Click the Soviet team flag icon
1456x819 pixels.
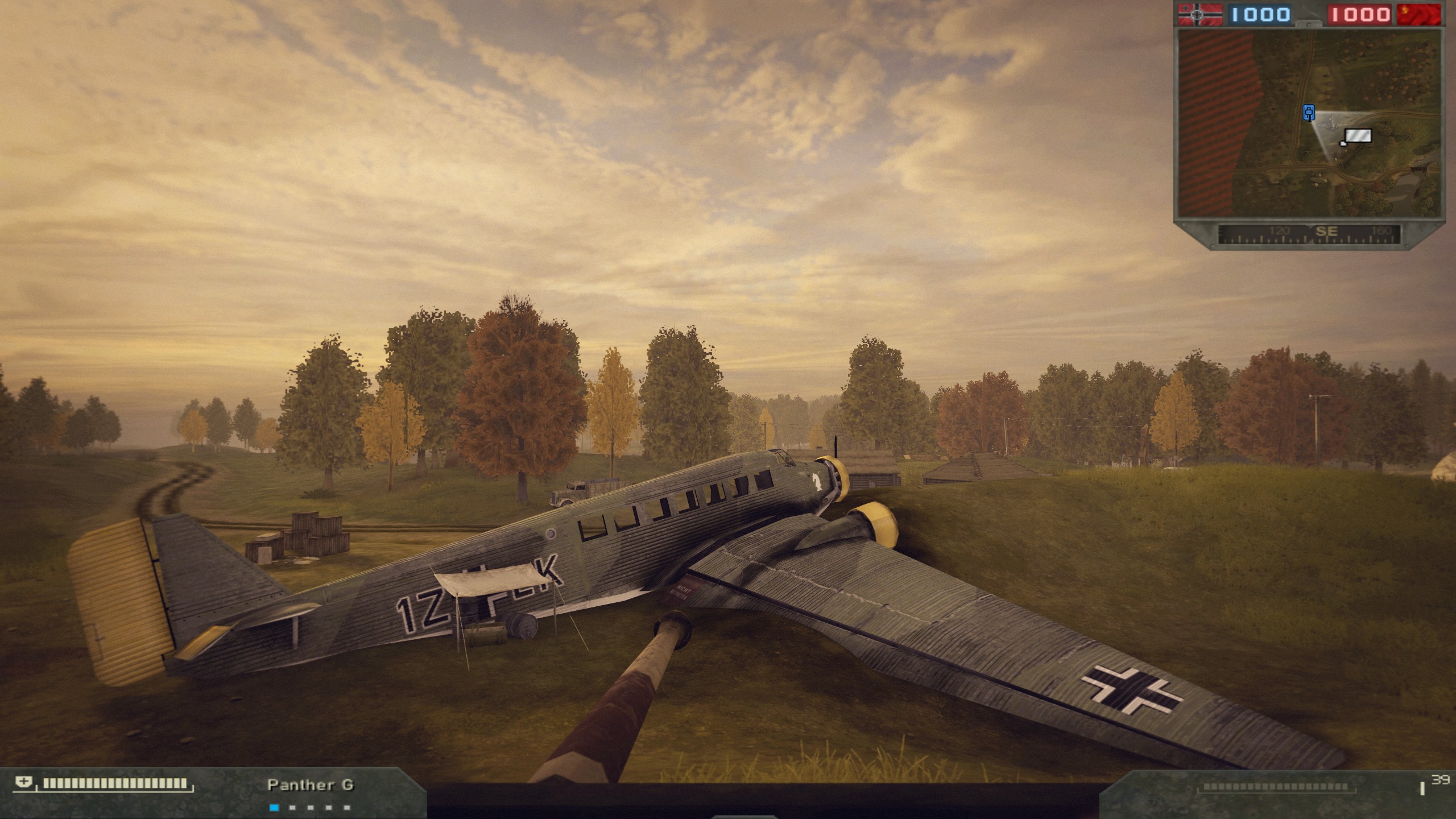pos(1418,14)
